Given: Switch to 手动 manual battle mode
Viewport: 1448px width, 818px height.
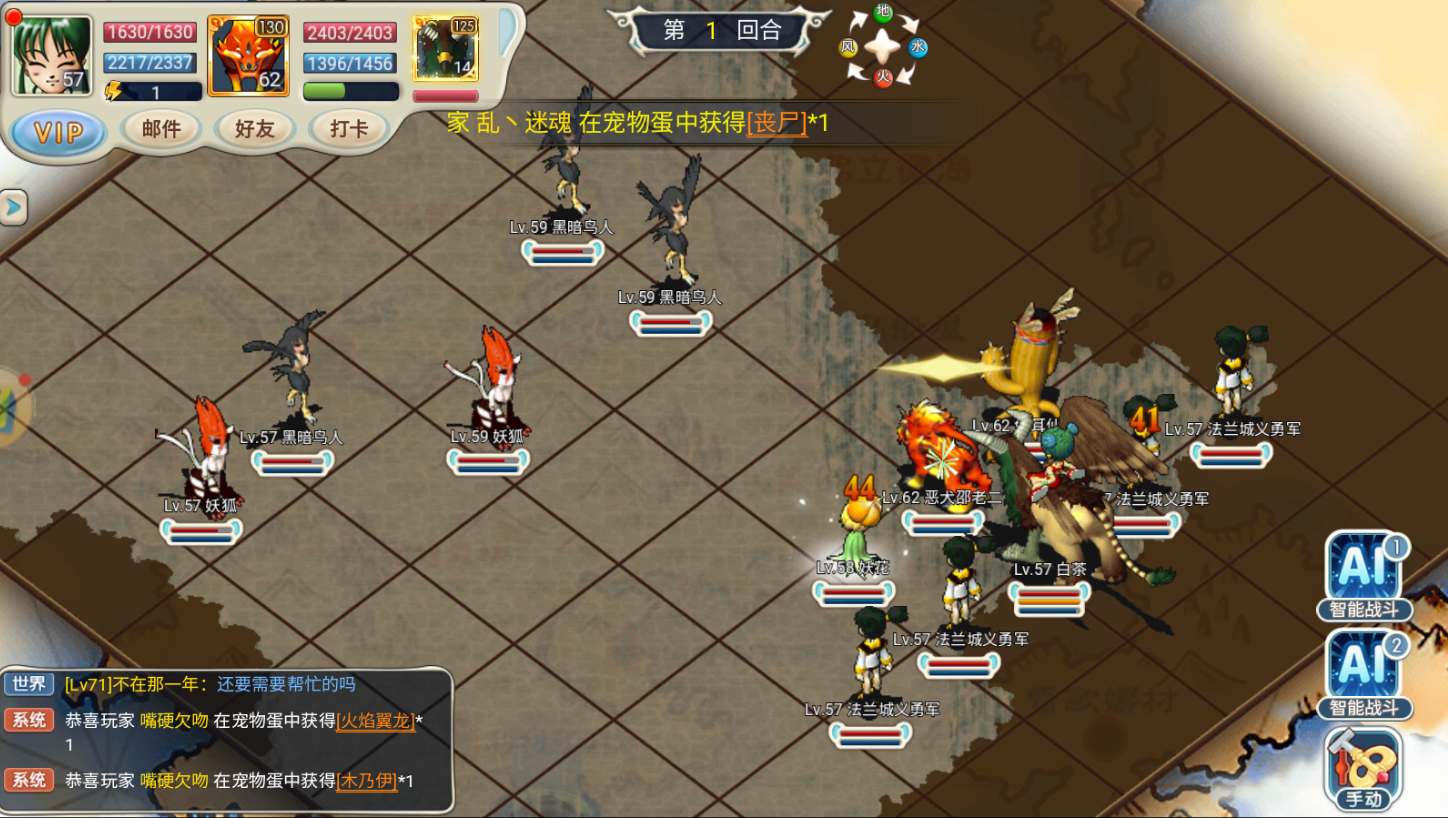Looking at the screenshot, I should [x=1364, y=768].
